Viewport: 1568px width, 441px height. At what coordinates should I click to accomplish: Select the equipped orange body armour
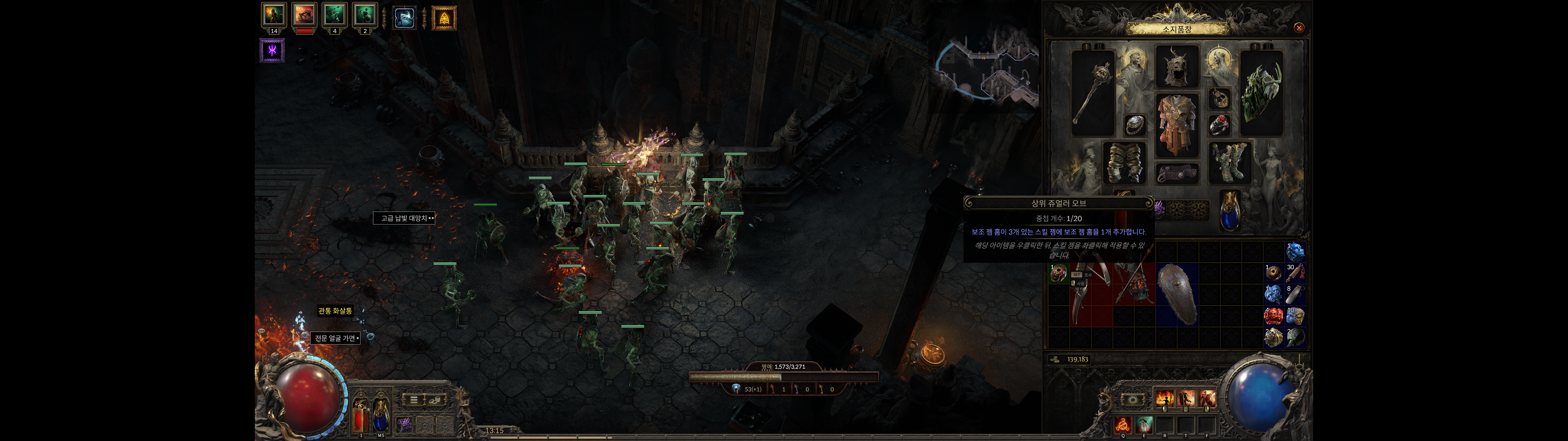click(x=1177, y=125)
